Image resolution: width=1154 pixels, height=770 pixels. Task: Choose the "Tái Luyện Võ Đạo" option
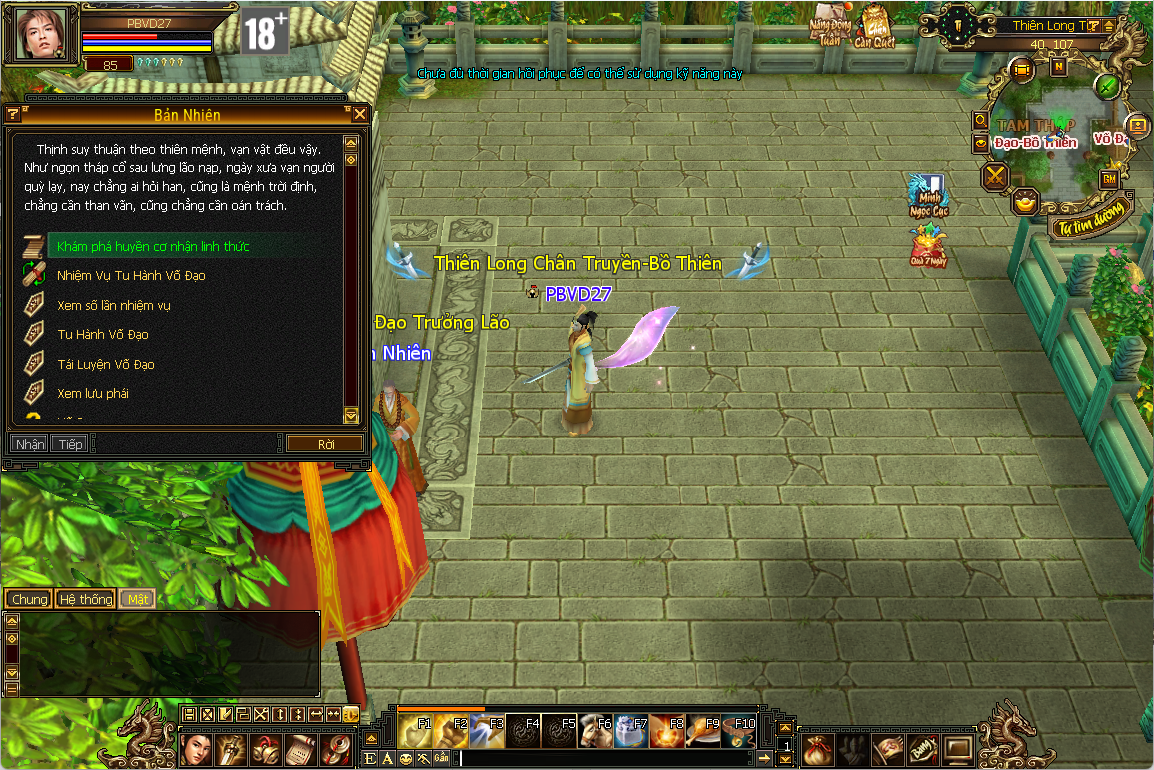tap(106, 364)
